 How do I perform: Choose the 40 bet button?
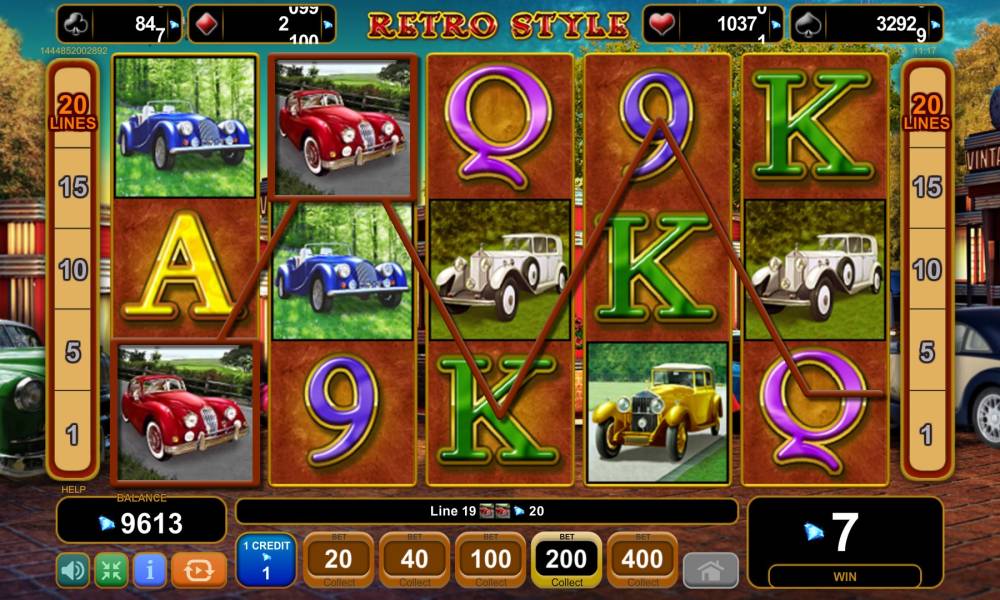(x=415, y=561)
